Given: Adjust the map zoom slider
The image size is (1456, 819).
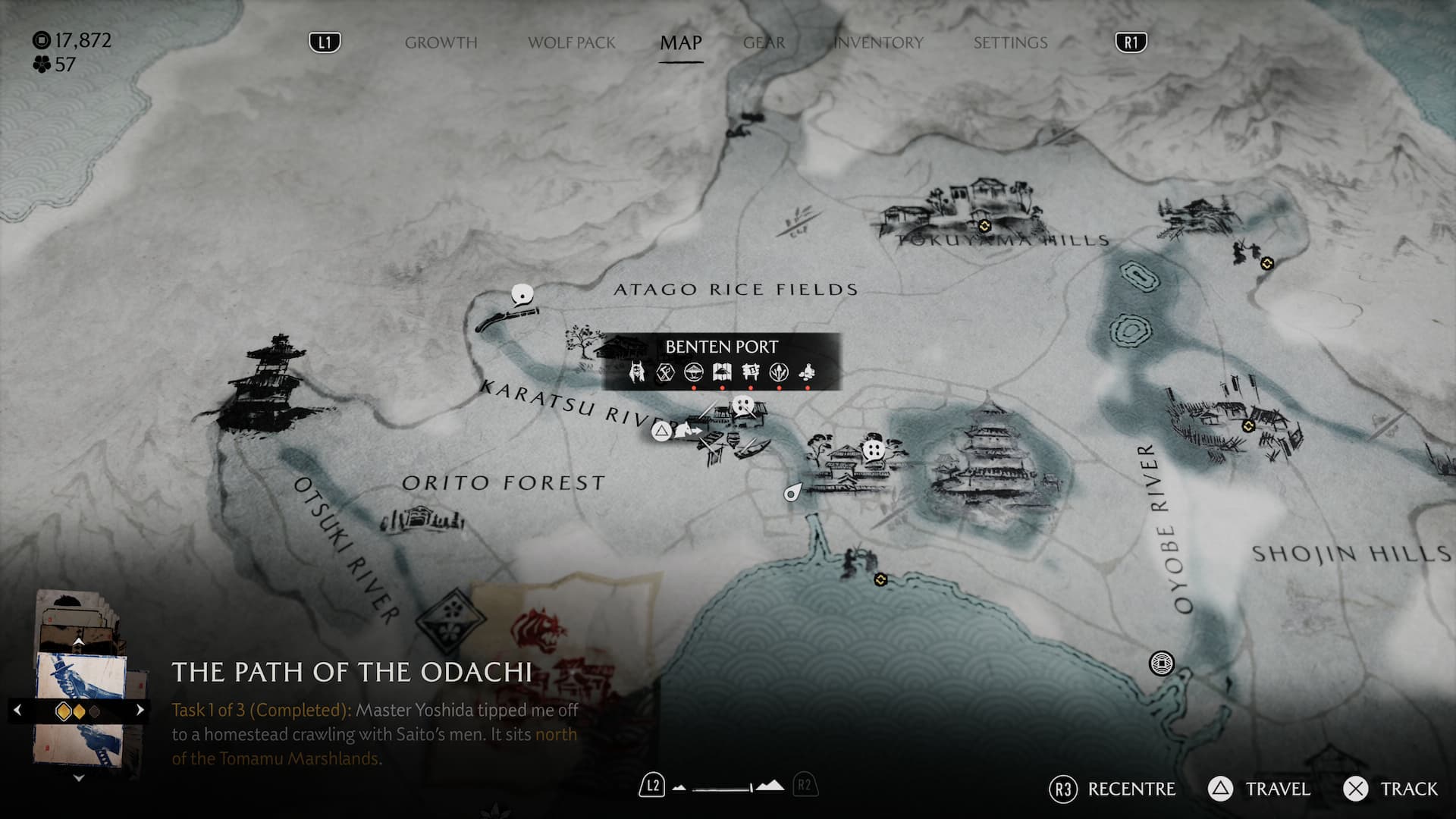Looking at the screenshot, I should 728,788.
